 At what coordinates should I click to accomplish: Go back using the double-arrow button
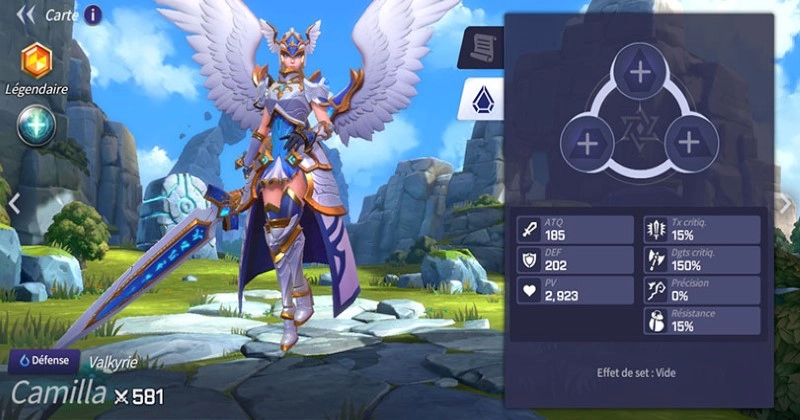[x=26, y=14]
